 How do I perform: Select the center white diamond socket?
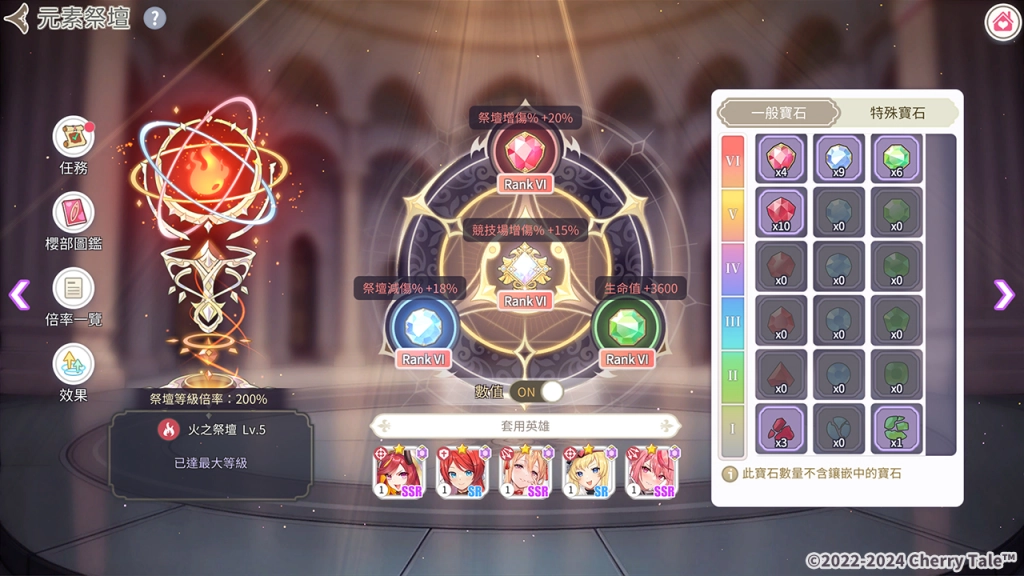coord(525,267)
